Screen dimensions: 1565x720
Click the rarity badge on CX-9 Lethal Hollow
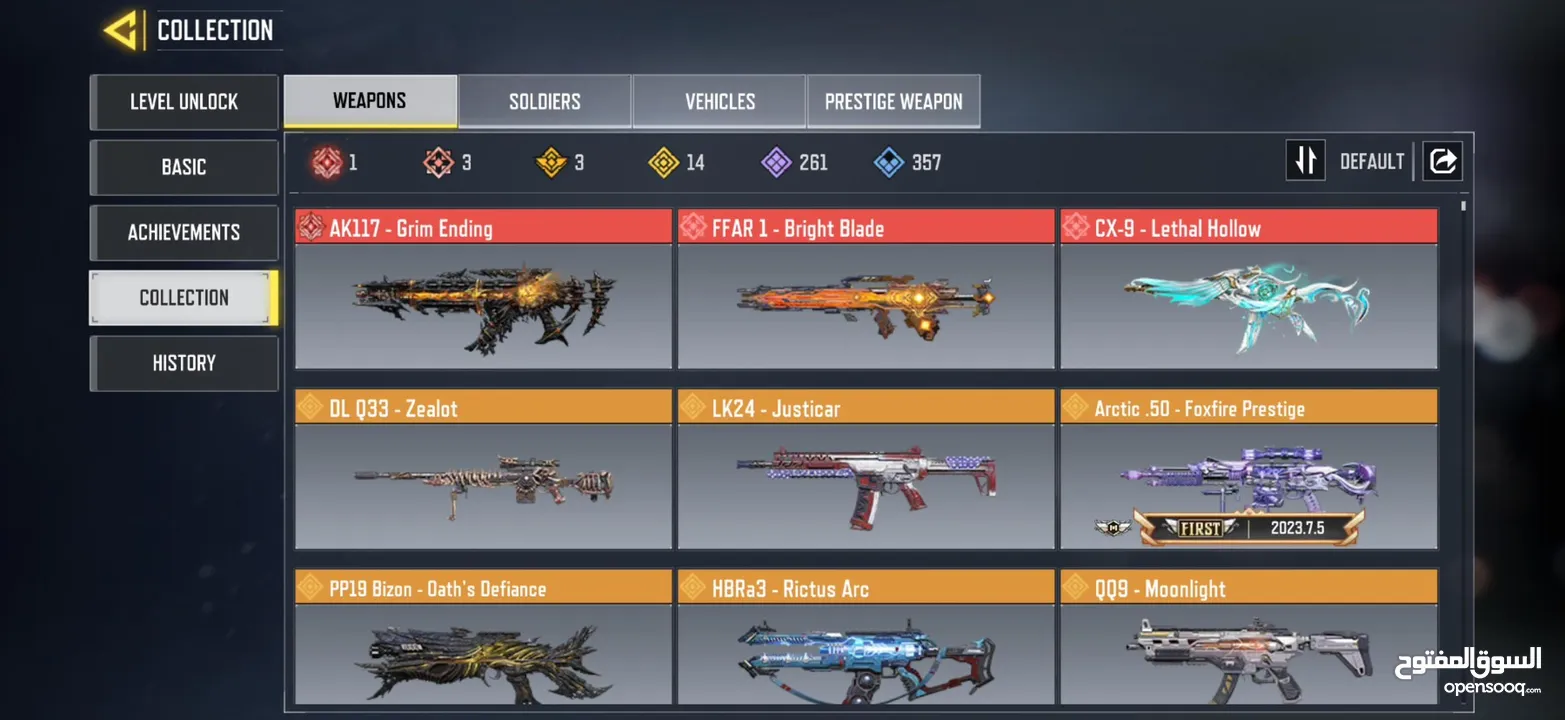click(1076, 227)
